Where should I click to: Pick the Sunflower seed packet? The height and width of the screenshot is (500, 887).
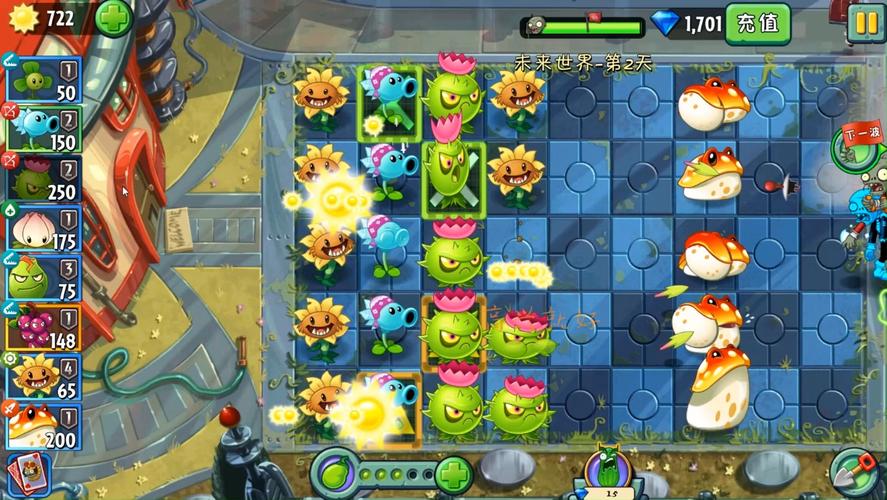coord(42,374)
